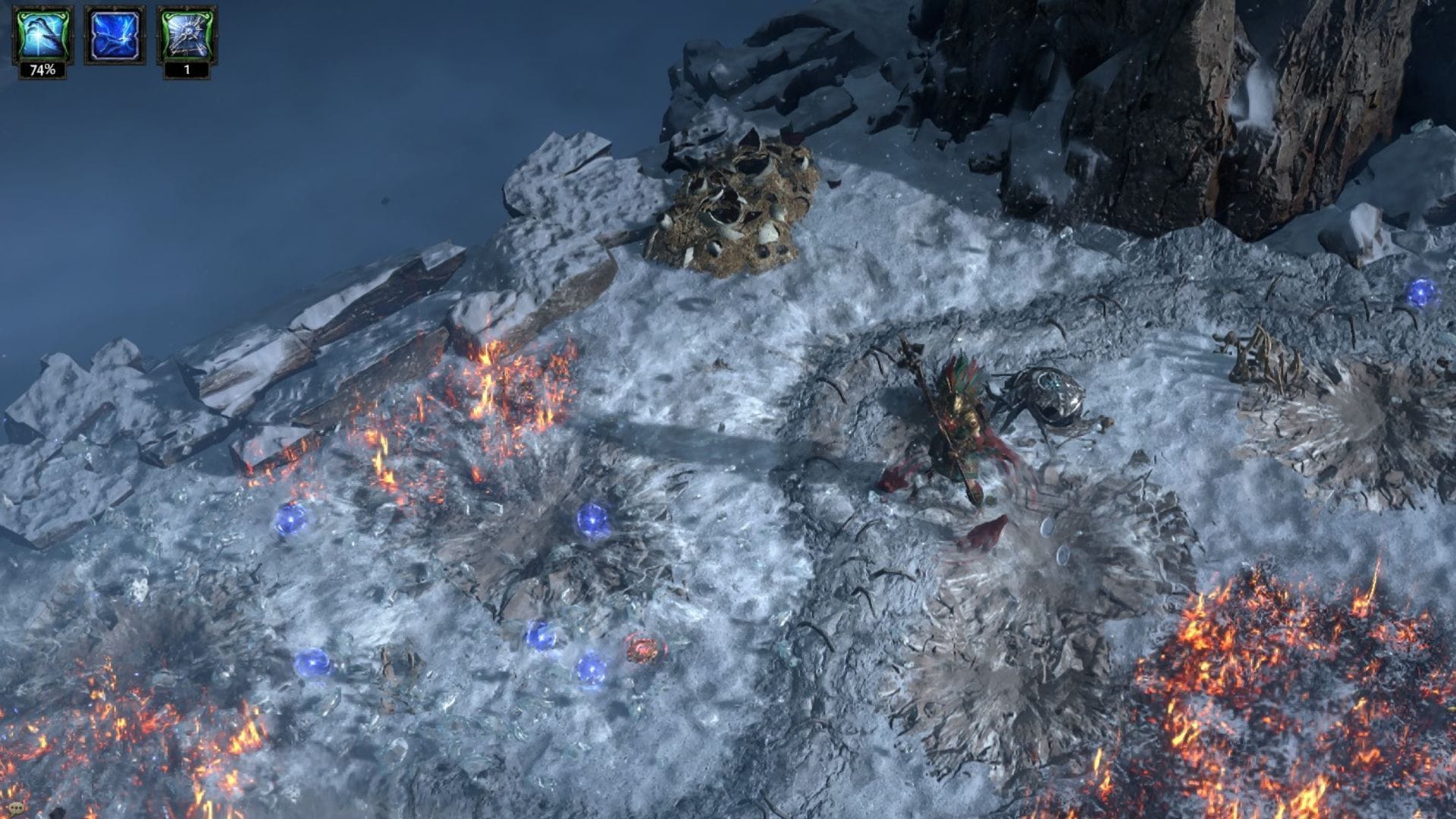Screen dimensions: 1456x819
Task: Pick up the lowest blue orb bottom-left
Action: pyautogui.click(x=313, y=664)
